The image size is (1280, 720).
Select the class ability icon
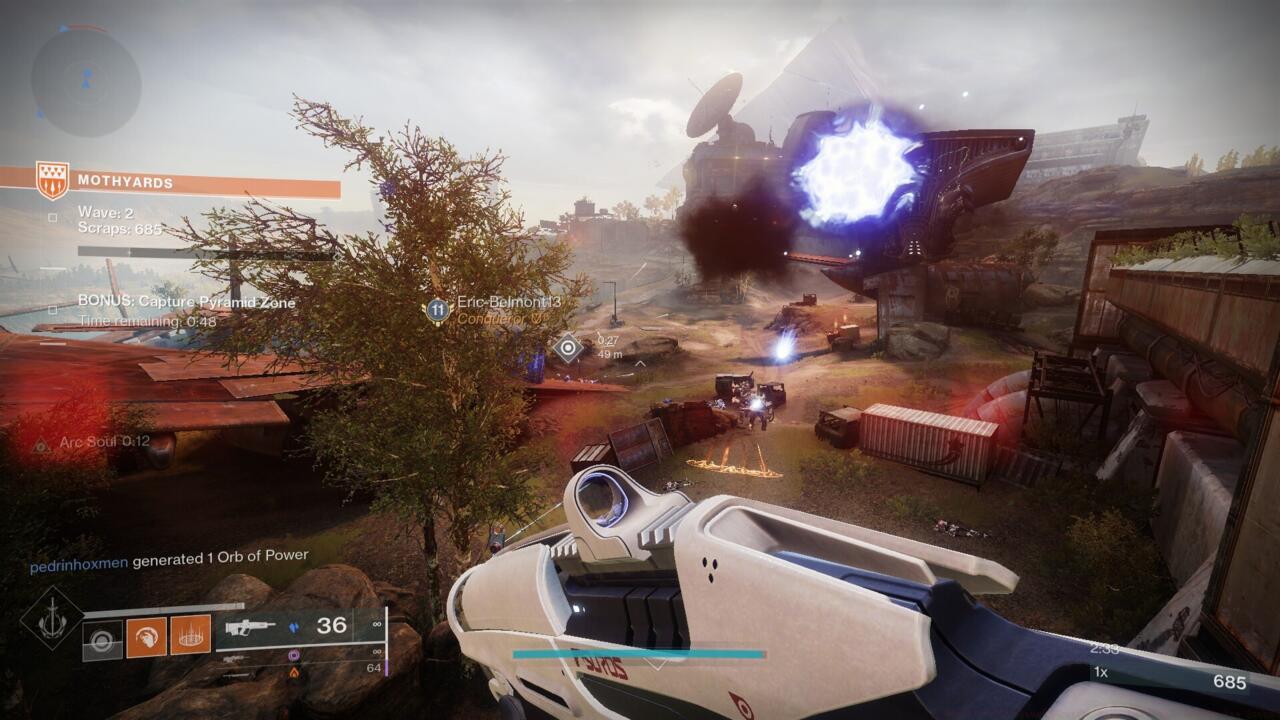tap(102, 638)
